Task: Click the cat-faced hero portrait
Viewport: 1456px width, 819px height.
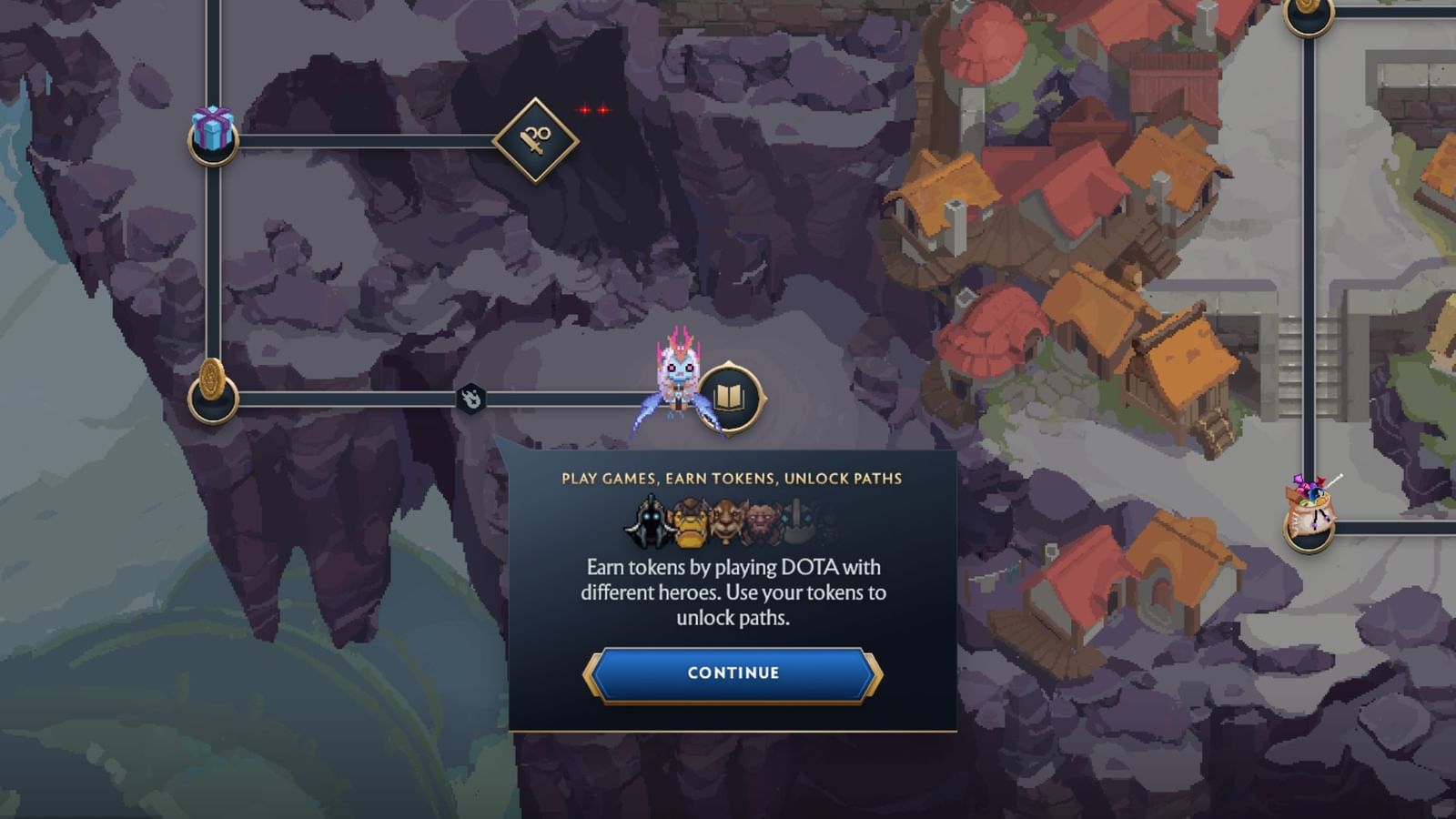Action: [x=728, y=521]
